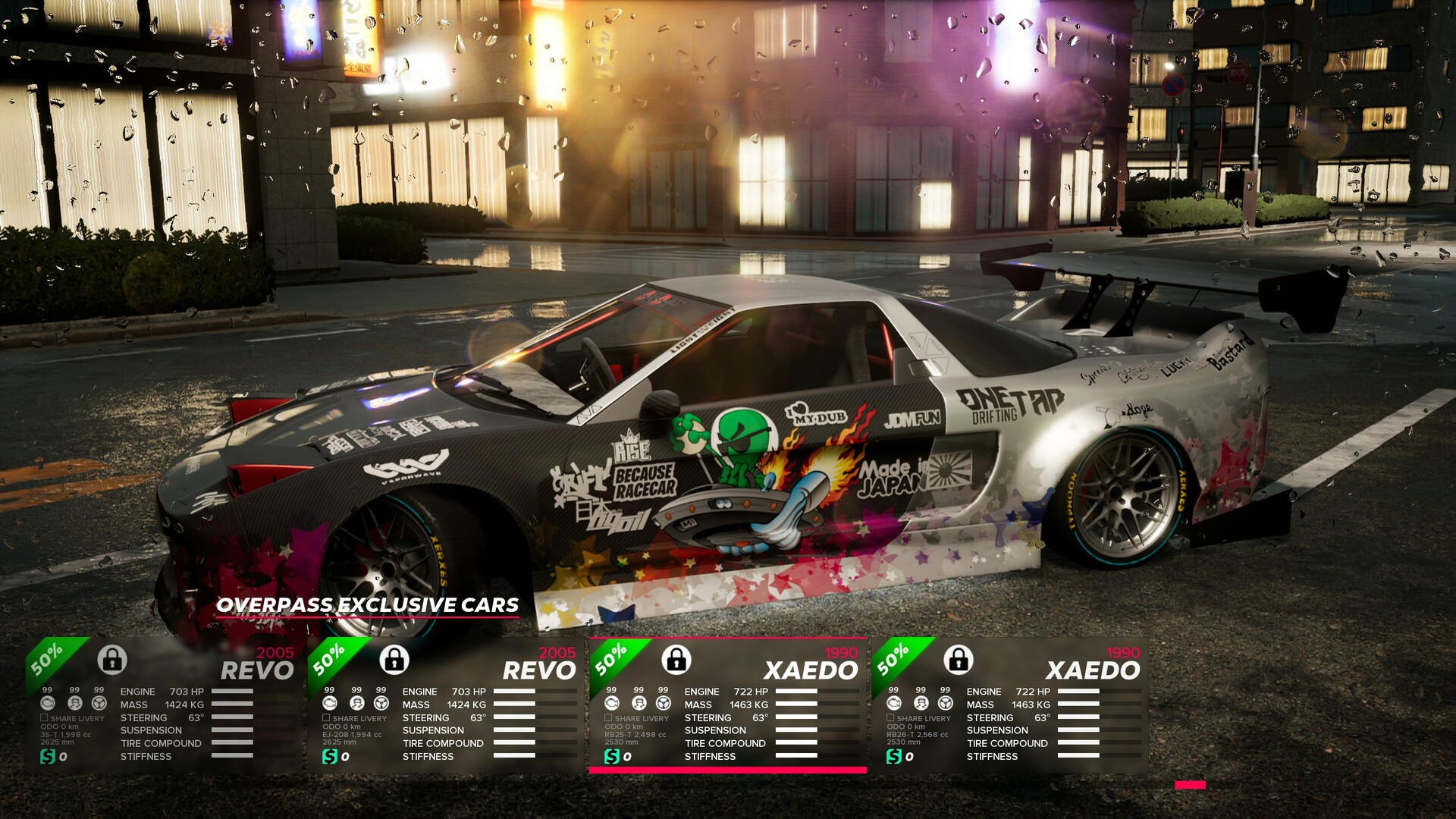Click the padlock on the RB26-T XAEDO card
This screenshot has height=819, width=1456.
pyautogui.click(x=959, y=659)
